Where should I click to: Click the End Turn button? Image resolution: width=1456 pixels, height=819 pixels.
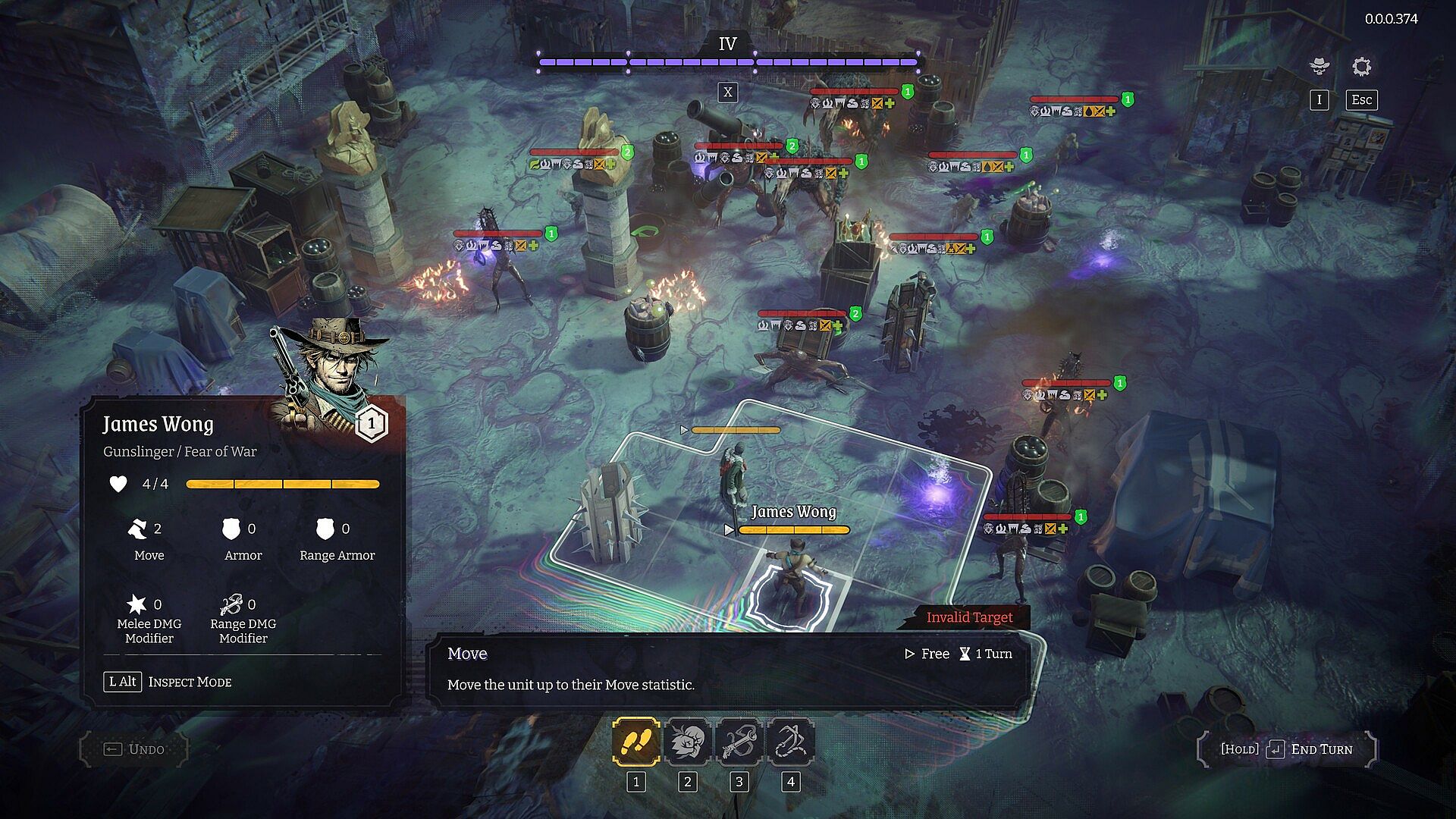point(1288,749)
